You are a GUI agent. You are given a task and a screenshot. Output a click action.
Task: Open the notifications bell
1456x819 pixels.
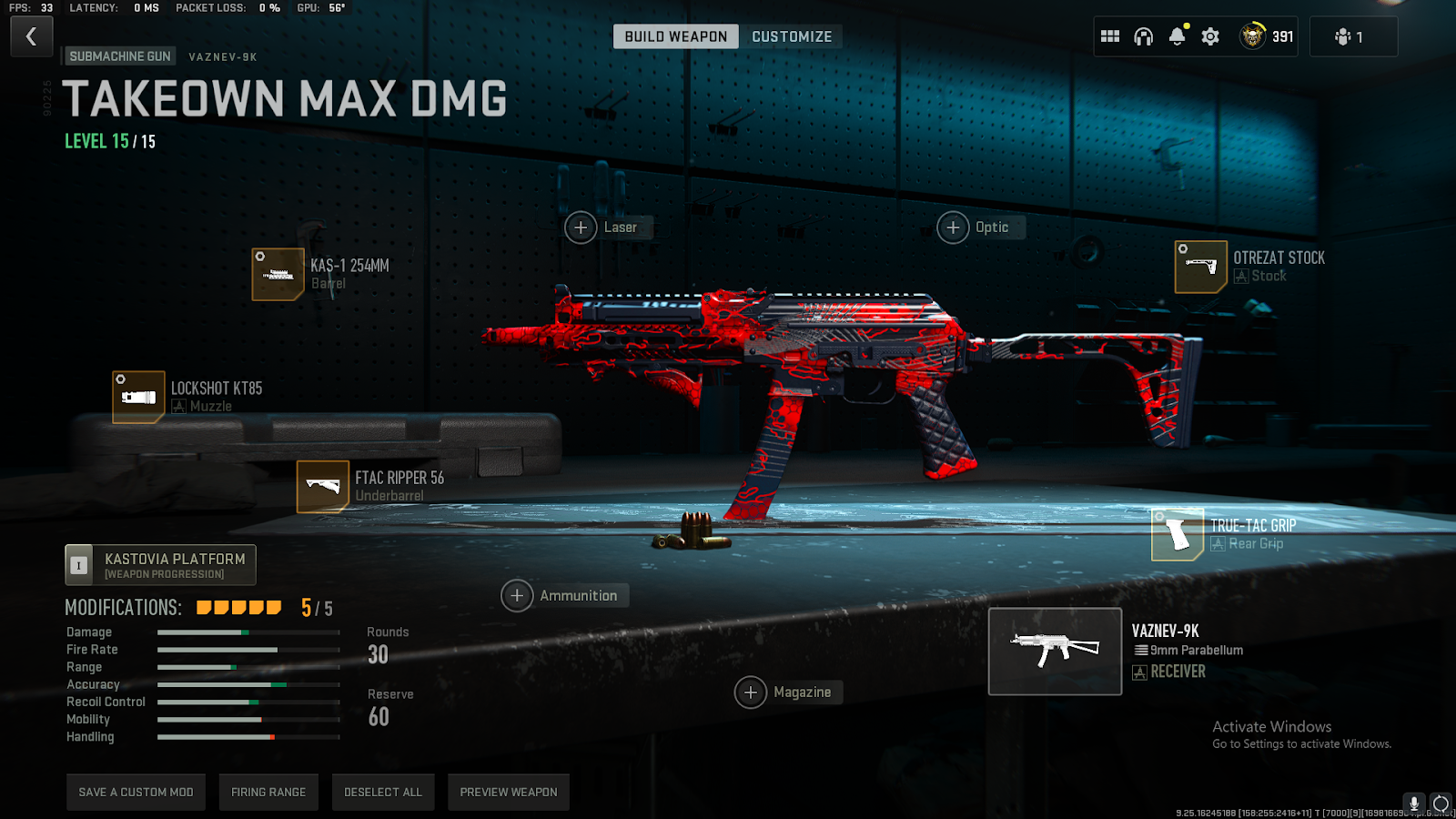coord(1177,36)
